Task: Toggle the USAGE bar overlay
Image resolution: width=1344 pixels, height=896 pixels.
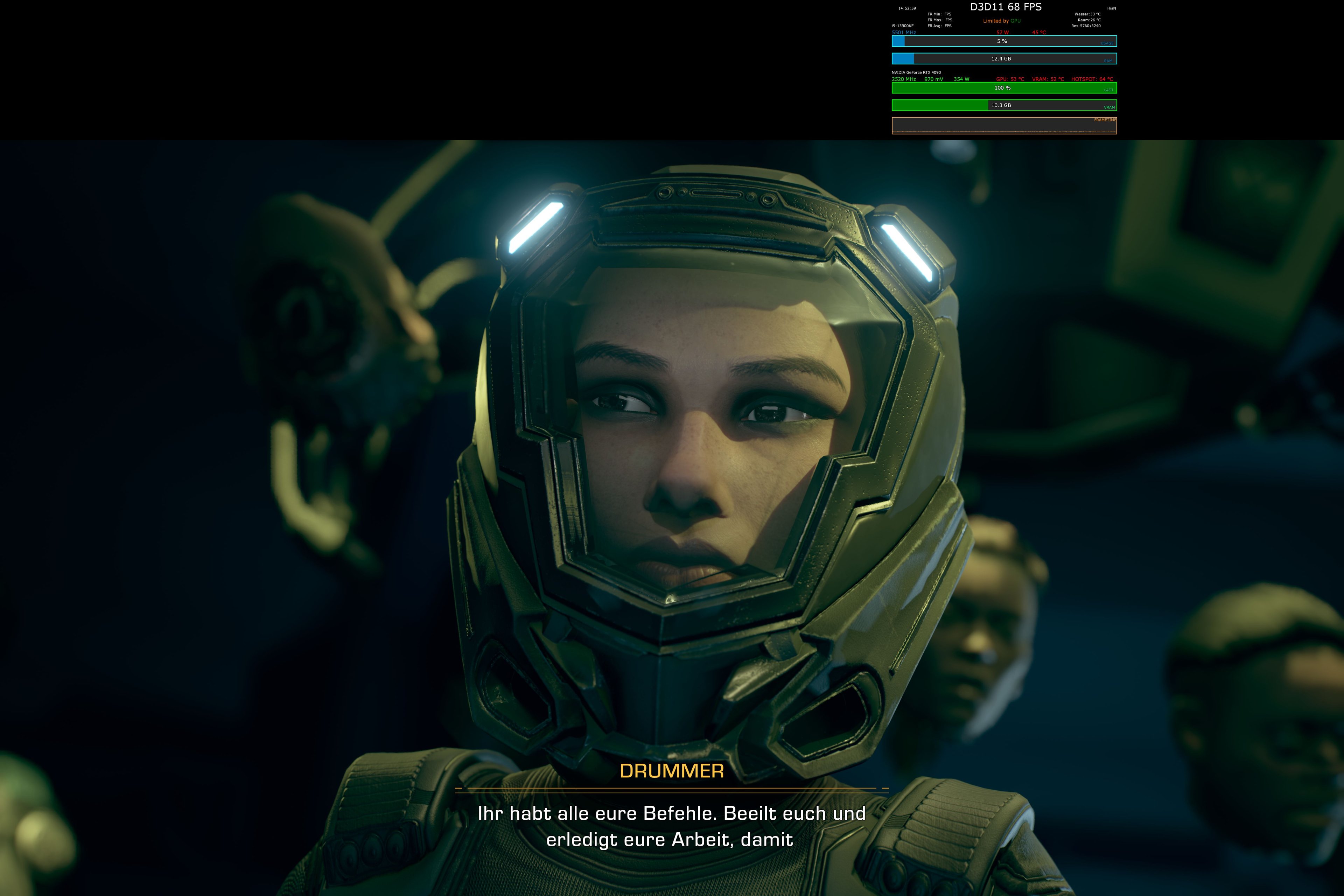Action: point(1002,41)
